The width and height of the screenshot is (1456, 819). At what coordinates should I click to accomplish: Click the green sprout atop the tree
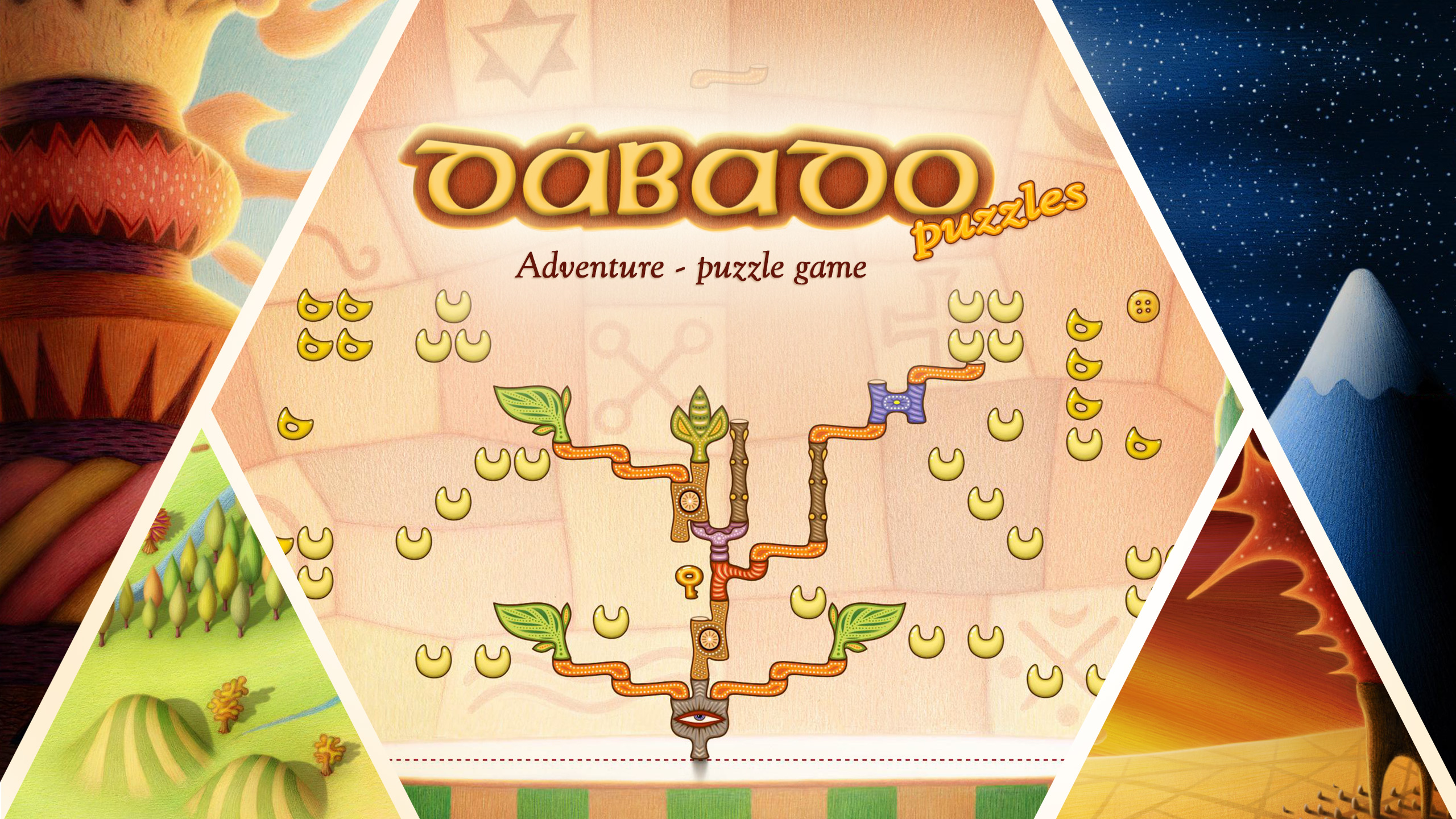[700, 424]
